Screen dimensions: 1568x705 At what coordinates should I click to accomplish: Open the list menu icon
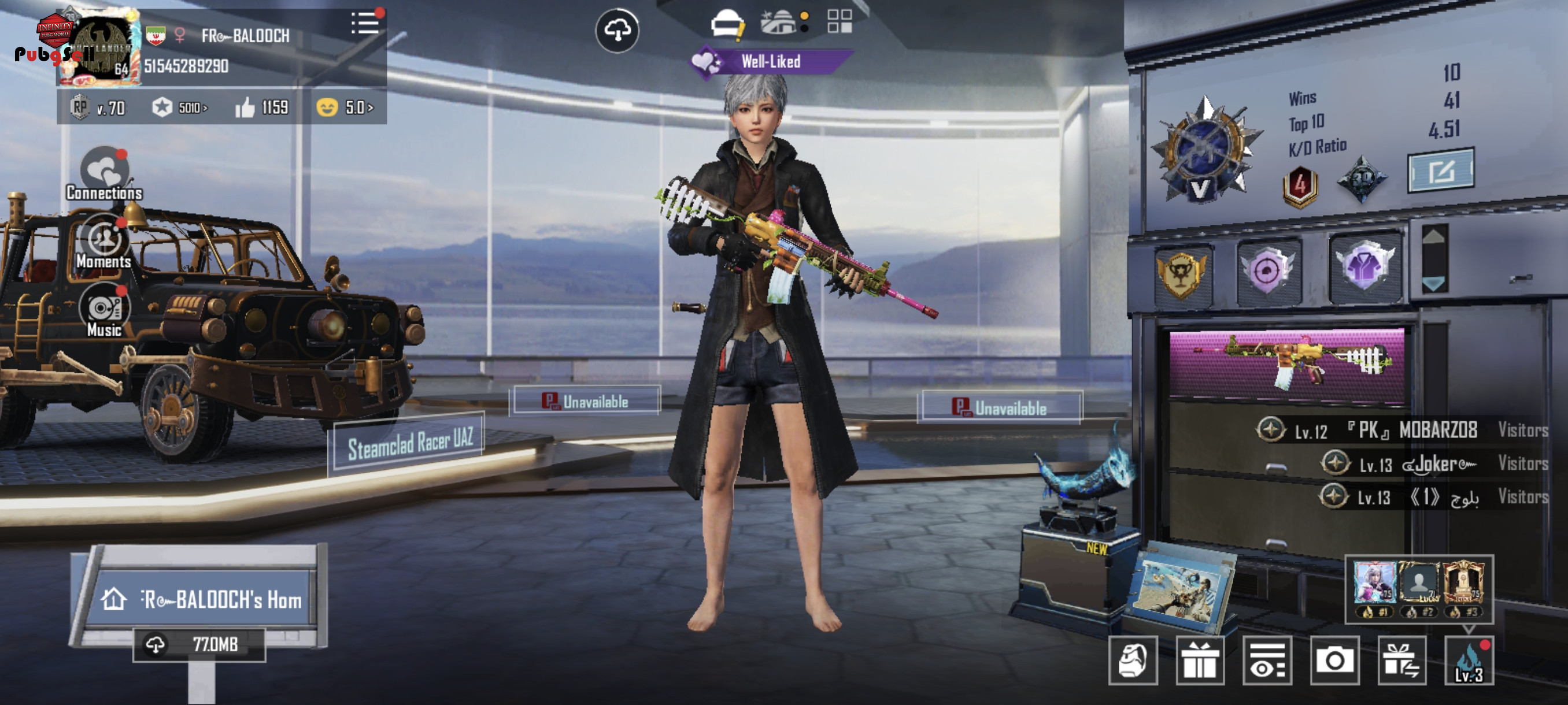pyautogui.click(x=365, y=24)
